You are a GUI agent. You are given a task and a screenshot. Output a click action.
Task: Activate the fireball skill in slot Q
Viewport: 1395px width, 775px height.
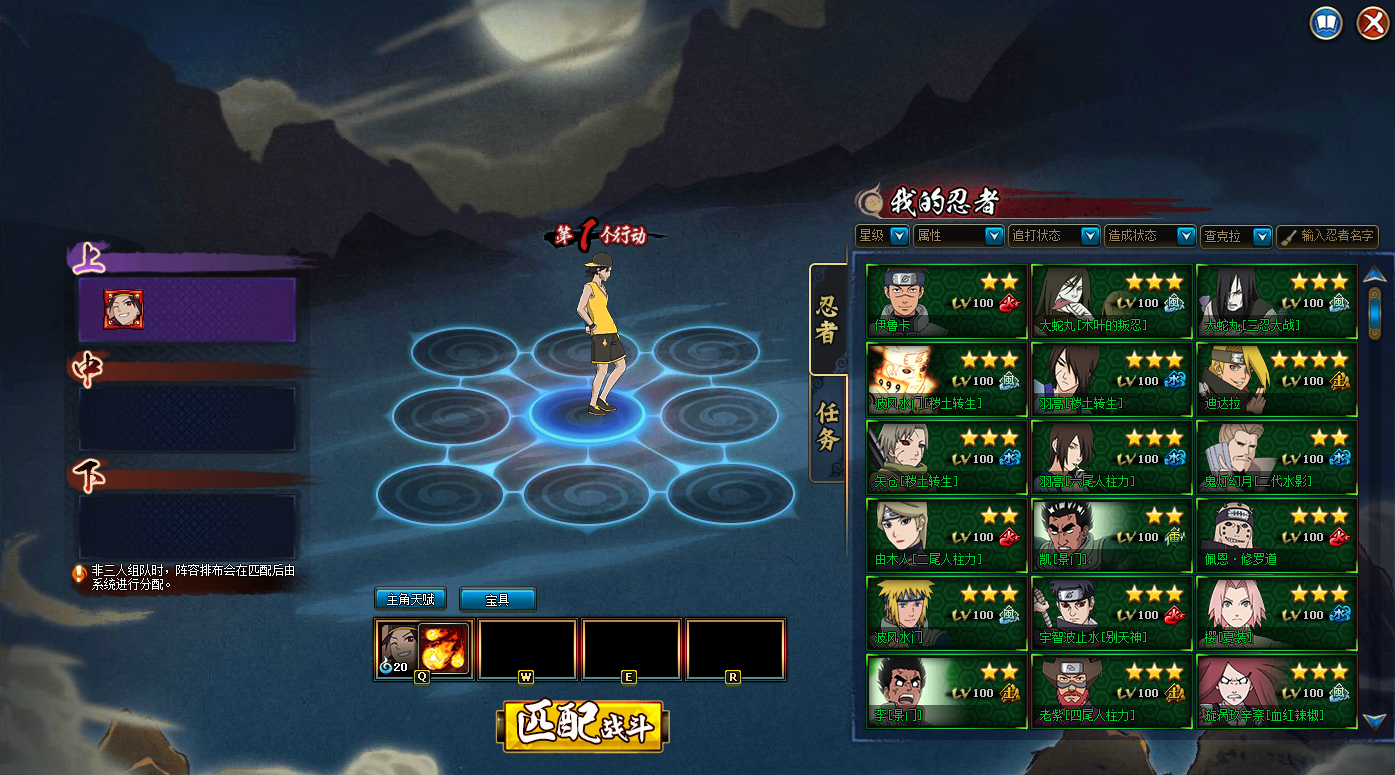pos(443,647)
